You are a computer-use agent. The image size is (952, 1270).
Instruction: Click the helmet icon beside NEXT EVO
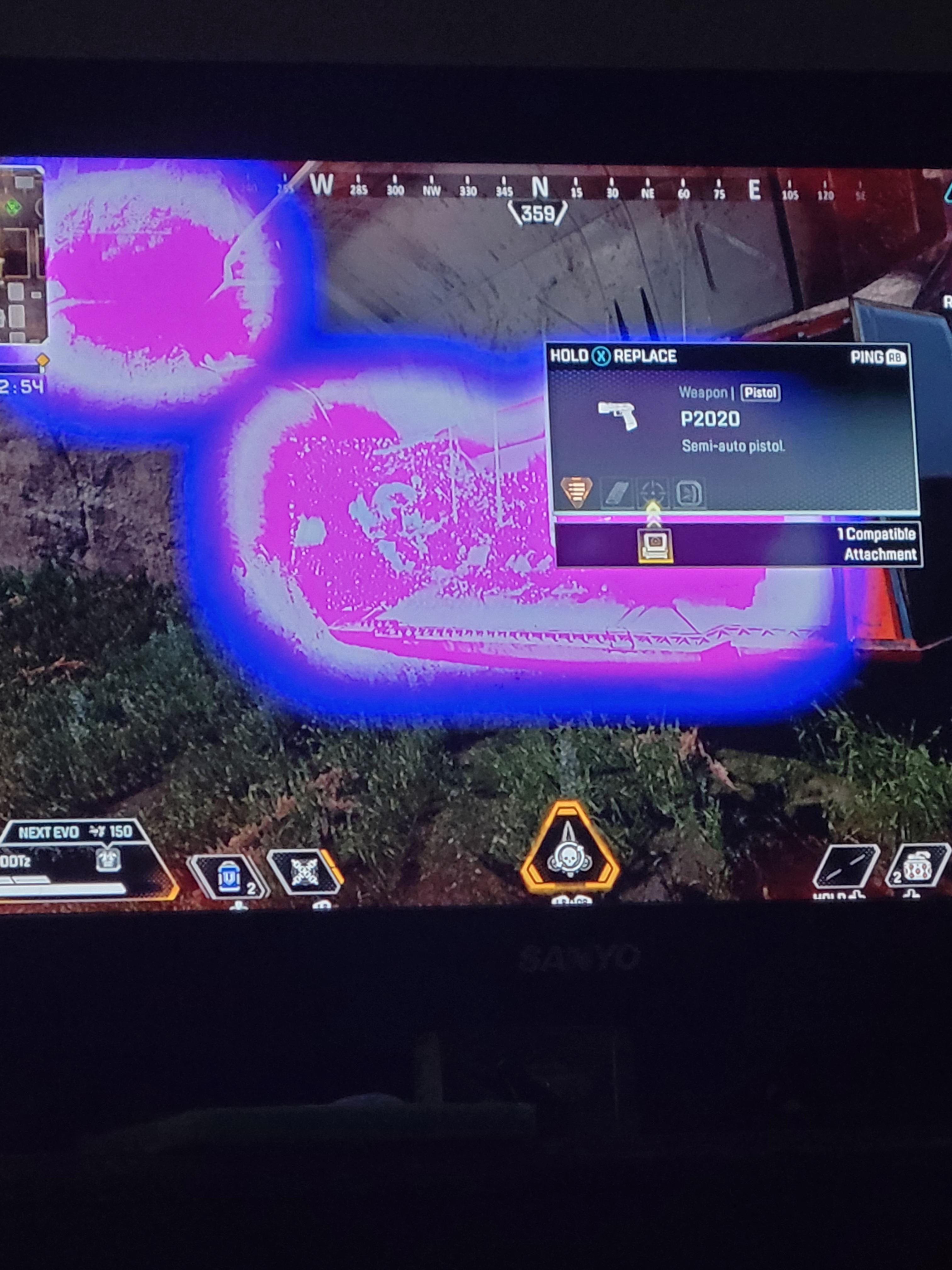tap(109, 860)
